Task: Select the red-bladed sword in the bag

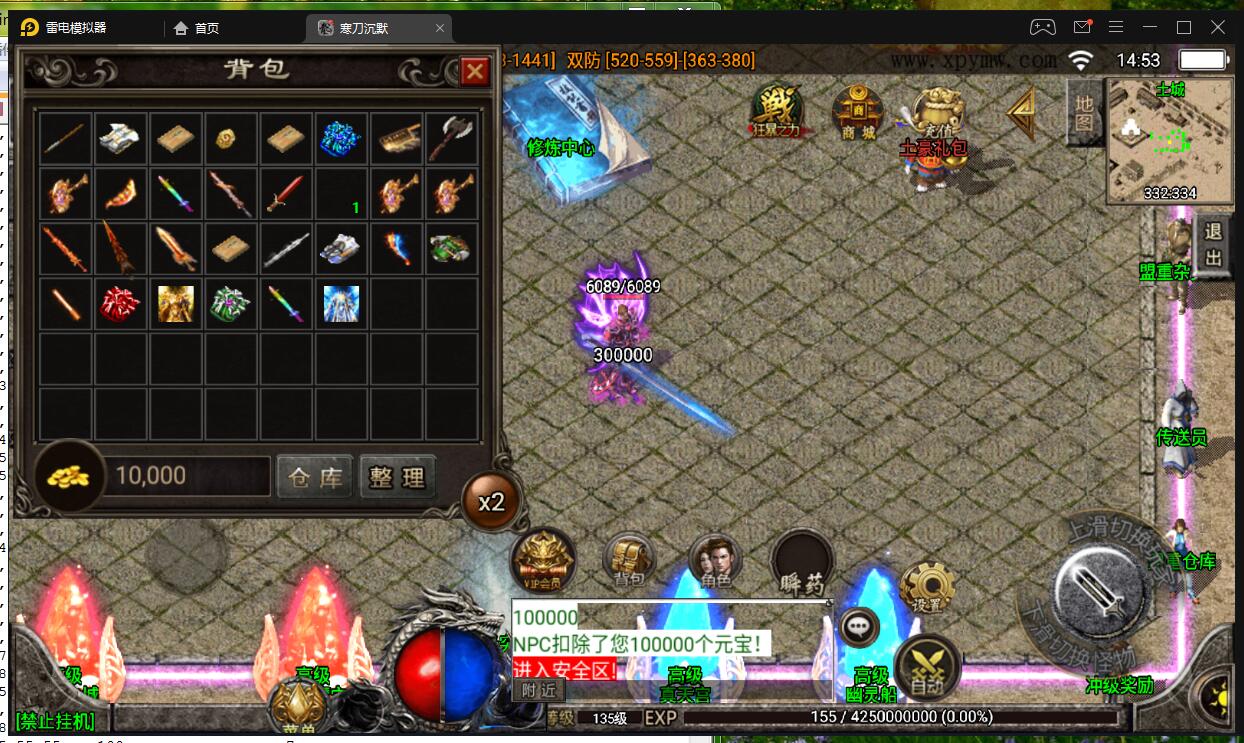Action: click(285, 194)
